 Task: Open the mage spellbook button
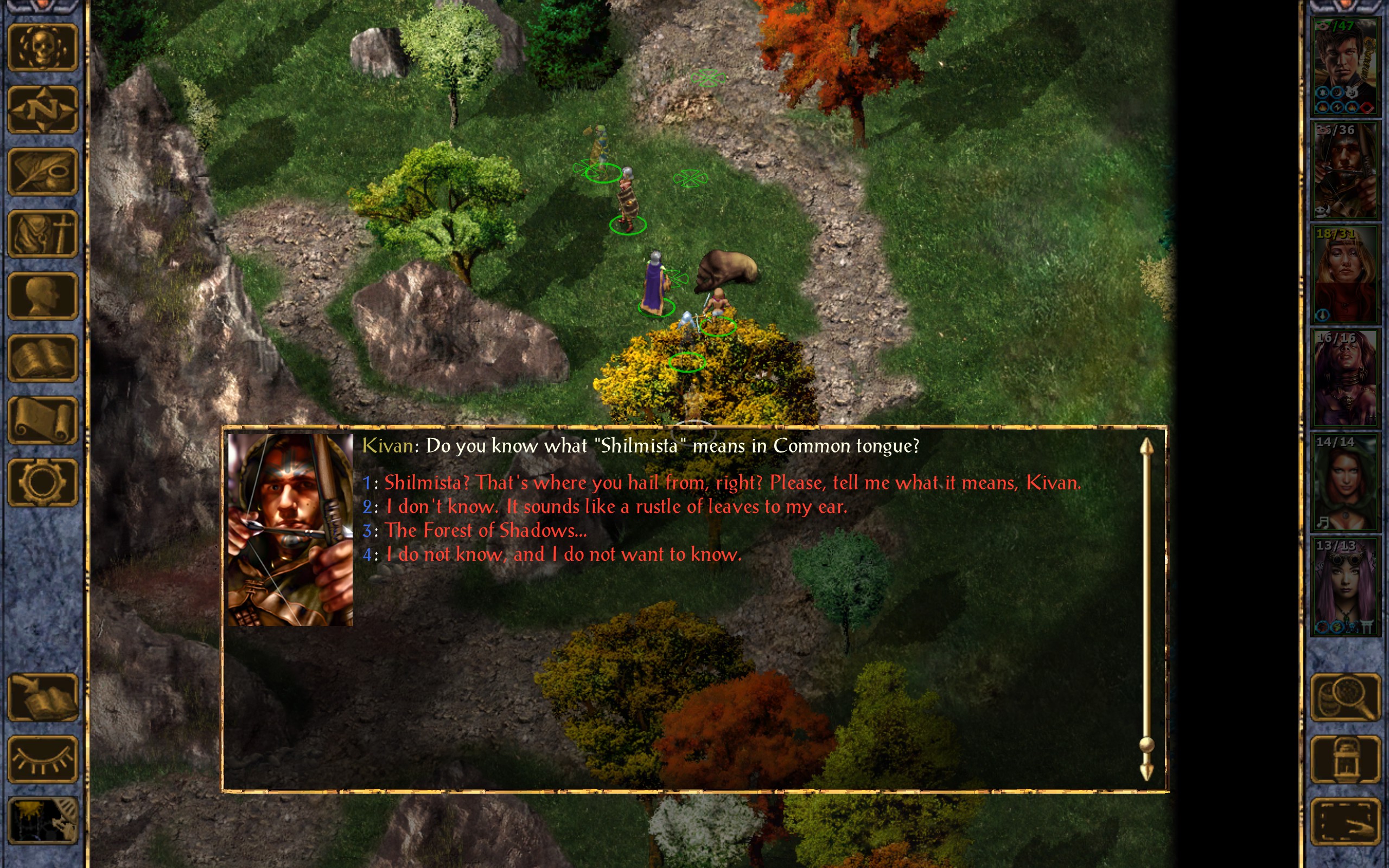click(x=42, y=358)
